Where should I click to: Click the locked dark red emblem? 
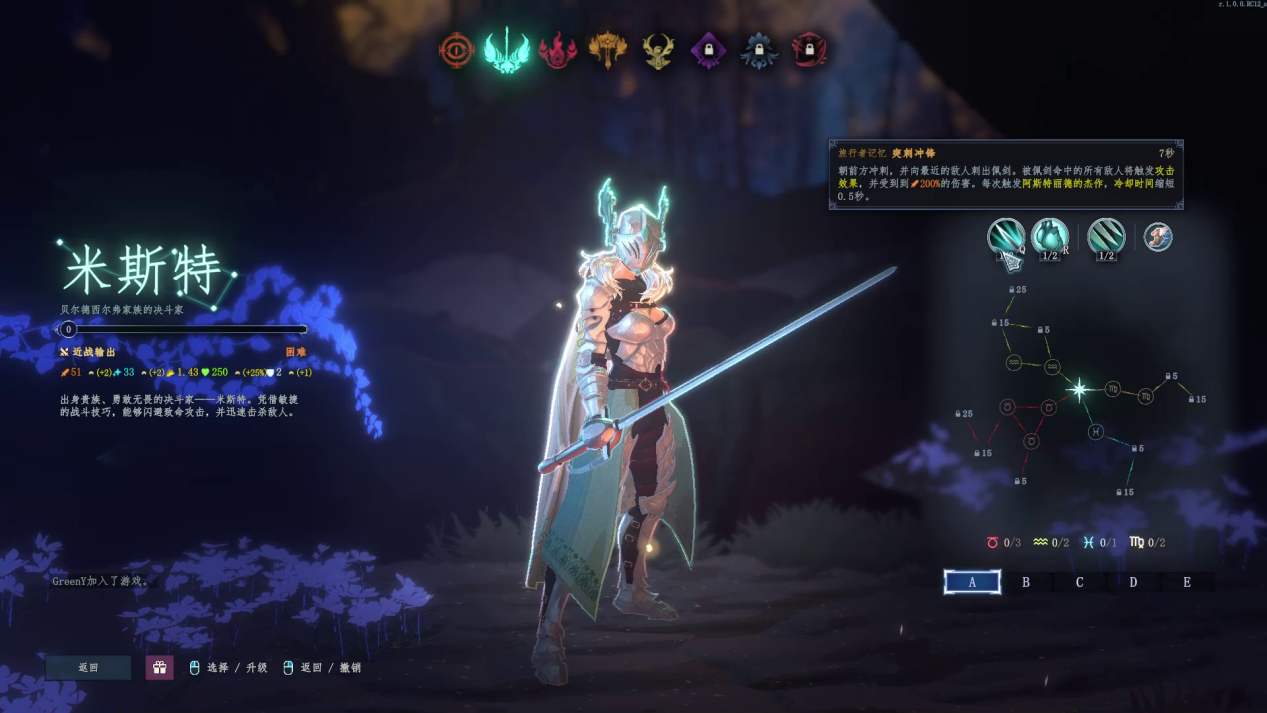[810, 50]
